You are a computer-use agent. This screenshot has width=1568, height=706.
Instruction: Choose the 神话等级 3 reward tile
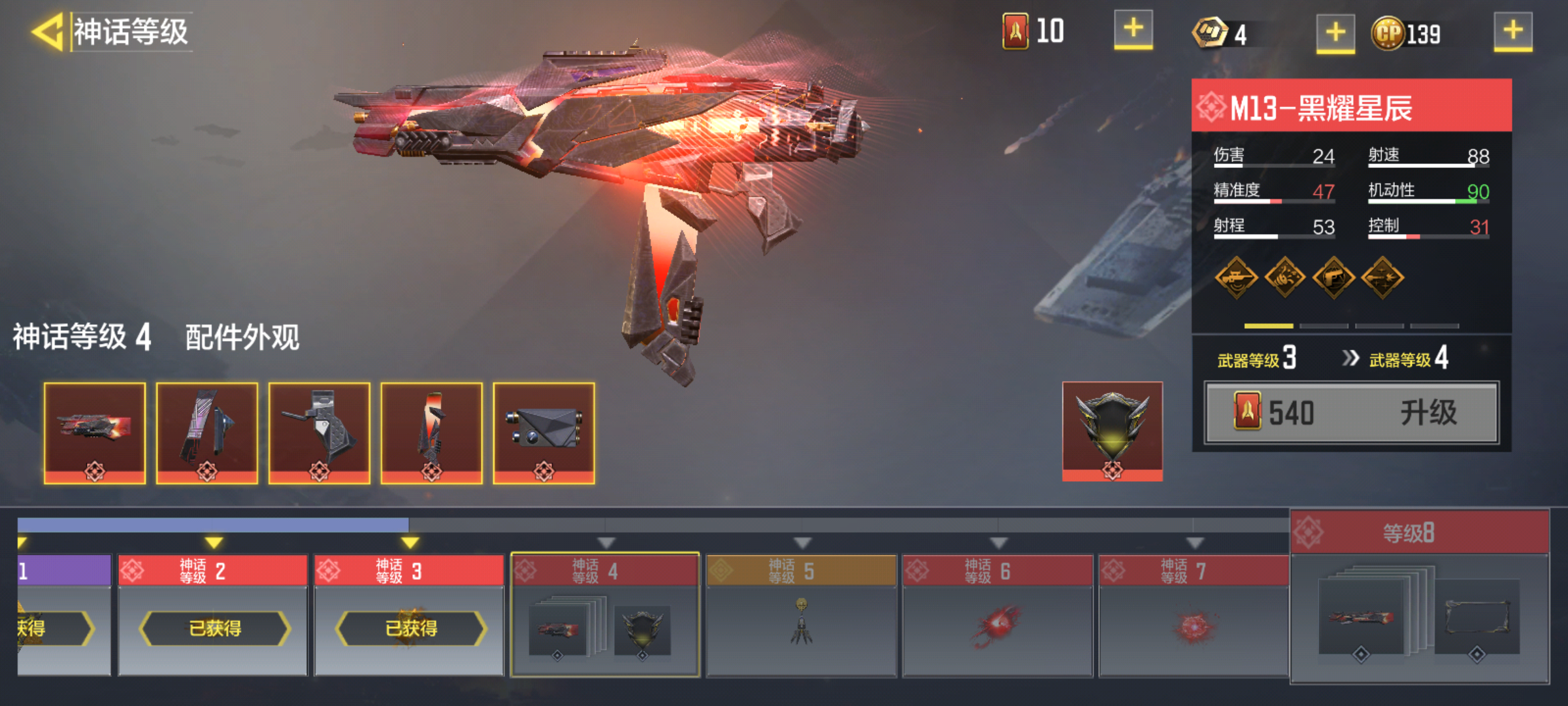point(409,614)
